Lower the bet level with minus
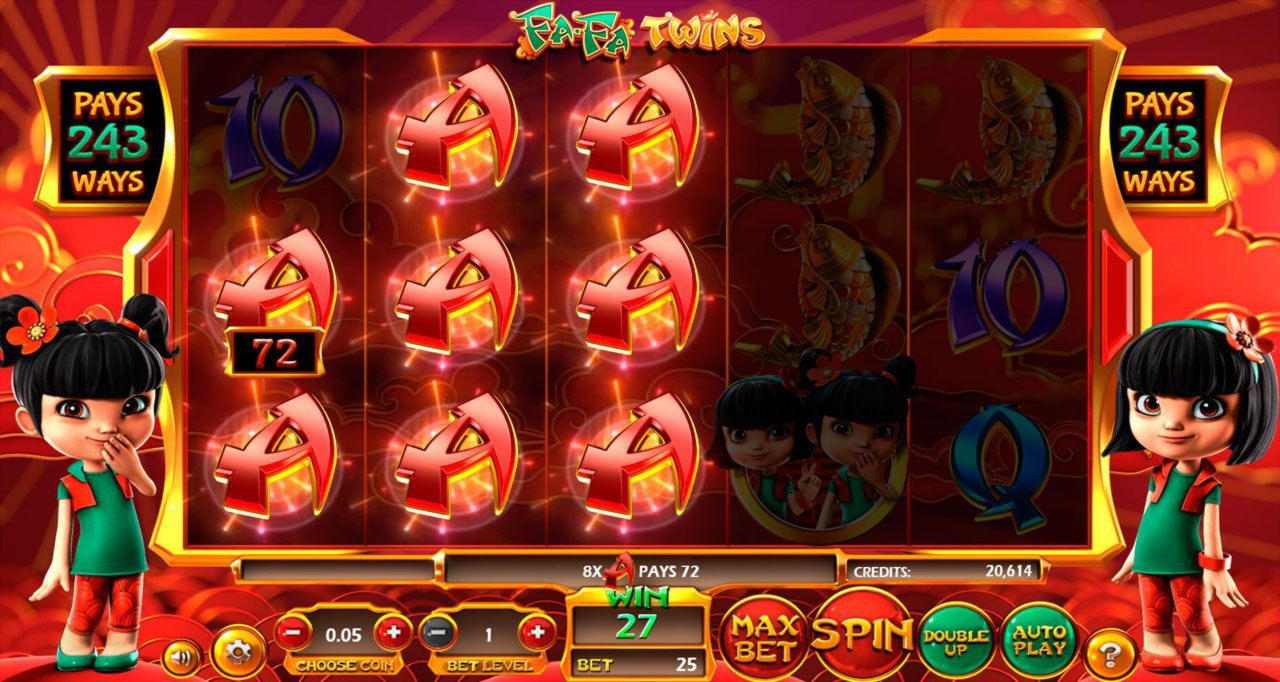Screen dimensions: 1280x682 point(438,632)
